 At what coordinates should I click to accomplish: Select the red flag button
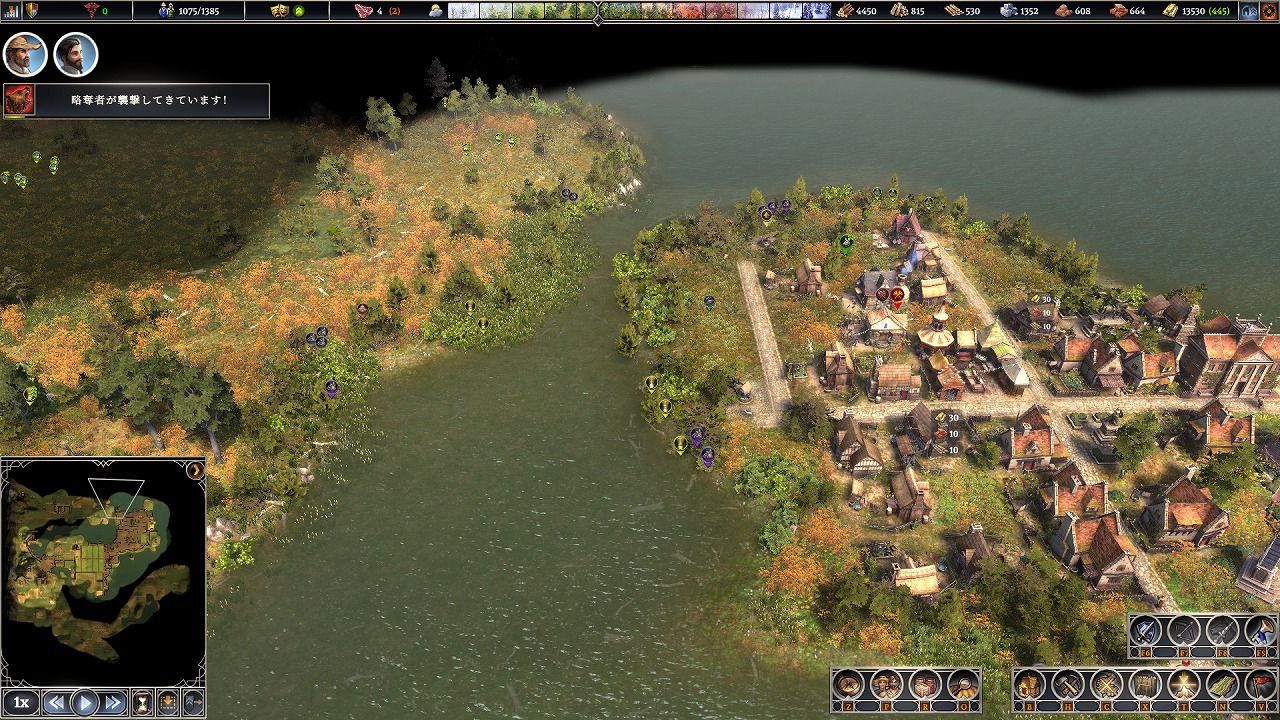1261,685
